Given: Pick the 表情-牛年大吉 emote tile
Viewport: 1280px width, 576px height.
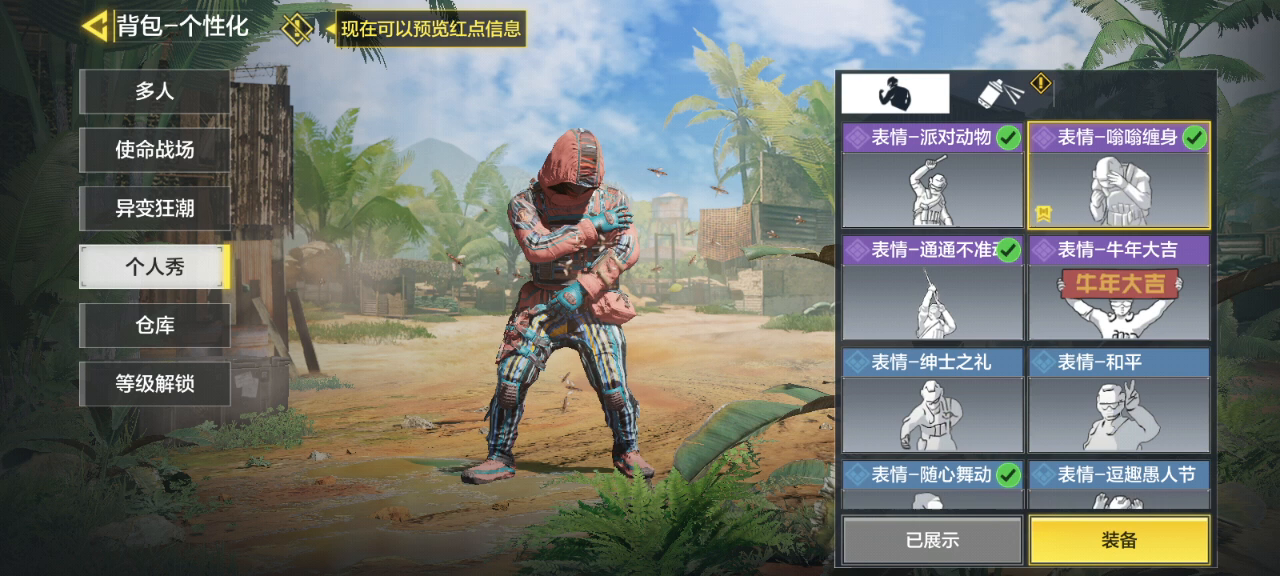Looking at the screenshot, I should pyautogui.click(x=1119, y=288).
